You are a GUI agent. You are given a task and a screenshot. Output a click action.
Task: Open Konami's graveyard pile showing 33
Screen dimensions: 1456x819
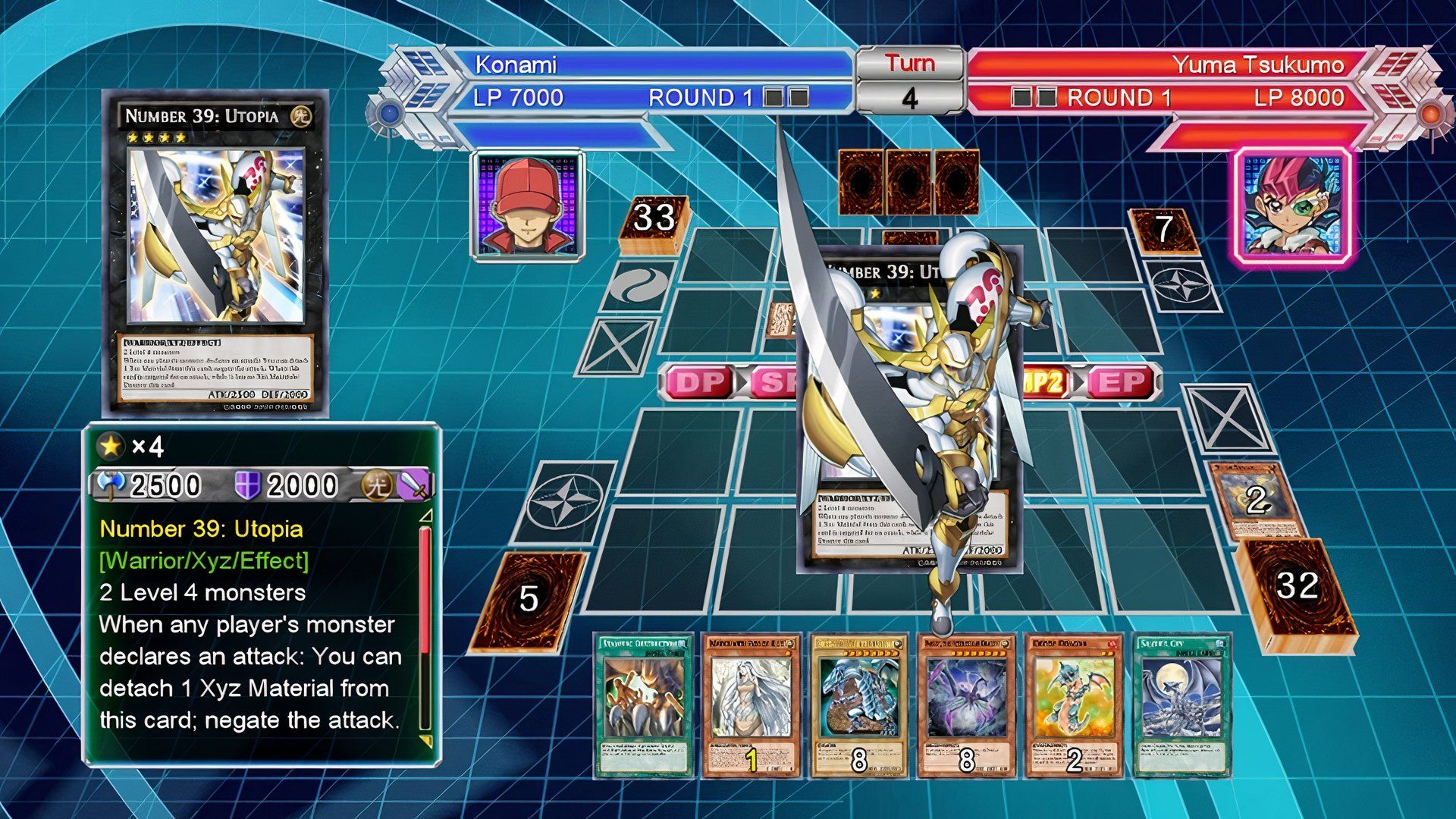(x=652, y=224)
